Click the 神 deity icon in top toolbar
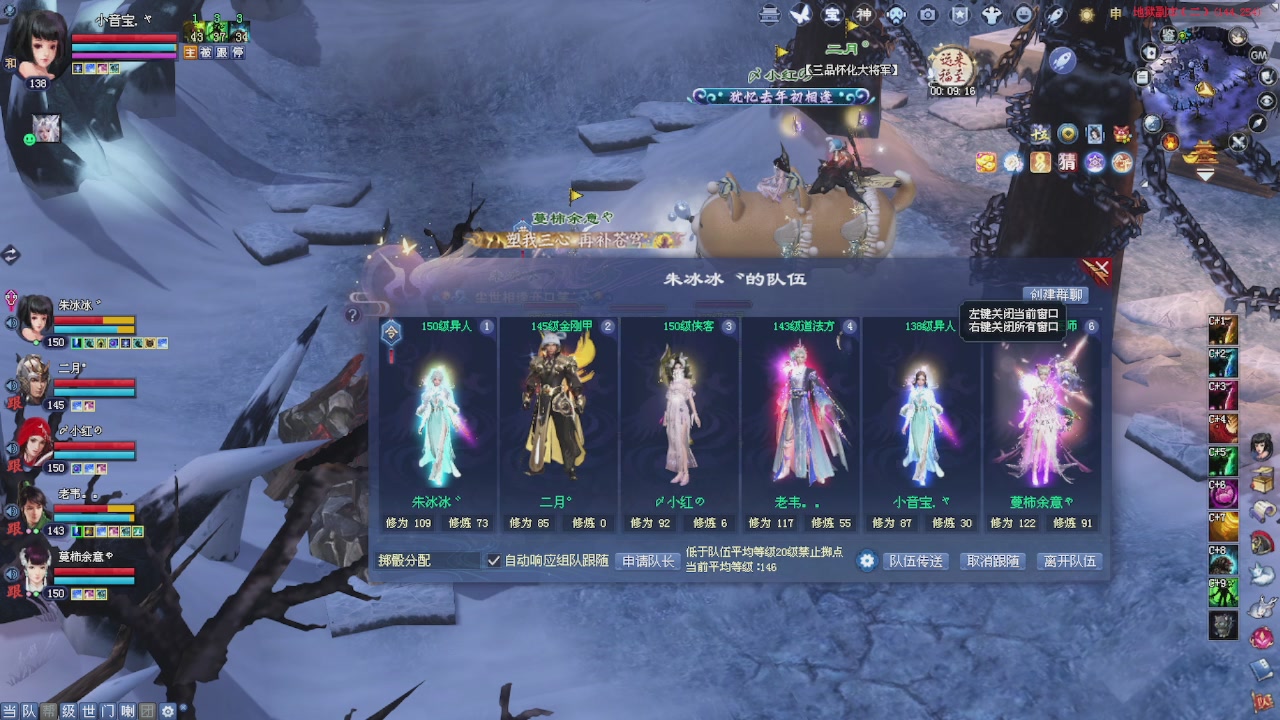This screenshot has height=720, width=1280. click(x=865, y=16)
